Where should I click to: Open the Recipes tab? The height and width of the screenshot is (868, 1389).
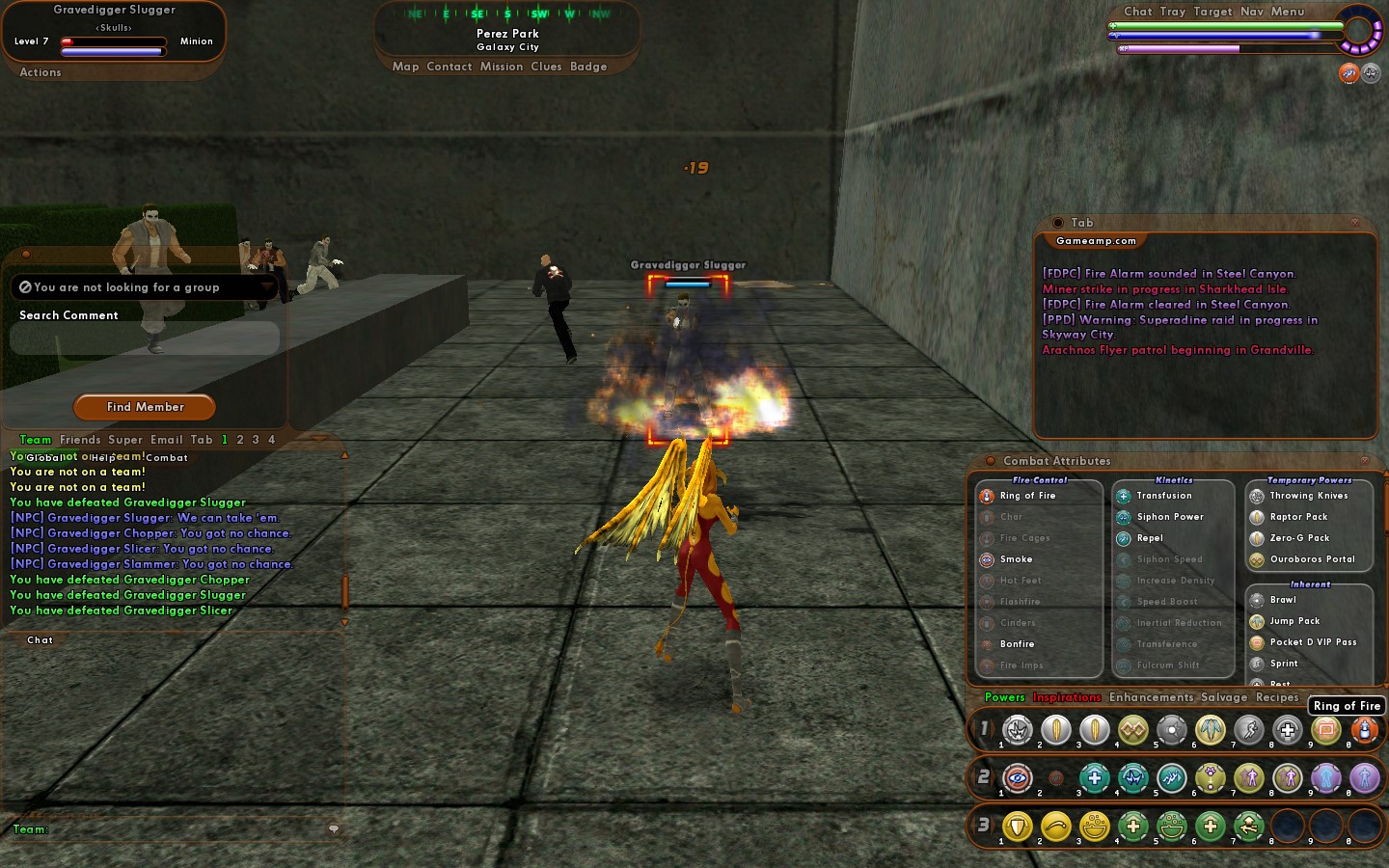pyautogui.click(x=1277, y=697)
